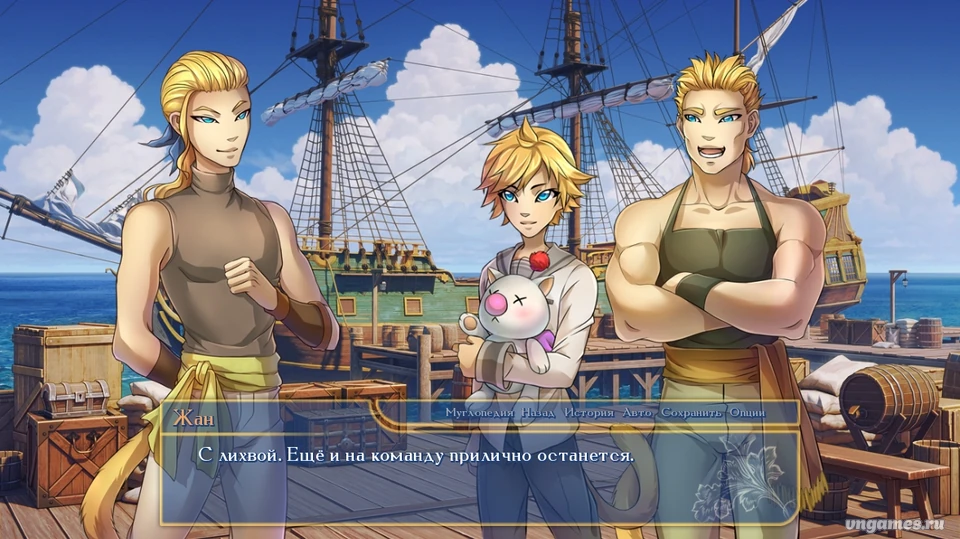Go back with the Назад button

(x=539, y=412)
